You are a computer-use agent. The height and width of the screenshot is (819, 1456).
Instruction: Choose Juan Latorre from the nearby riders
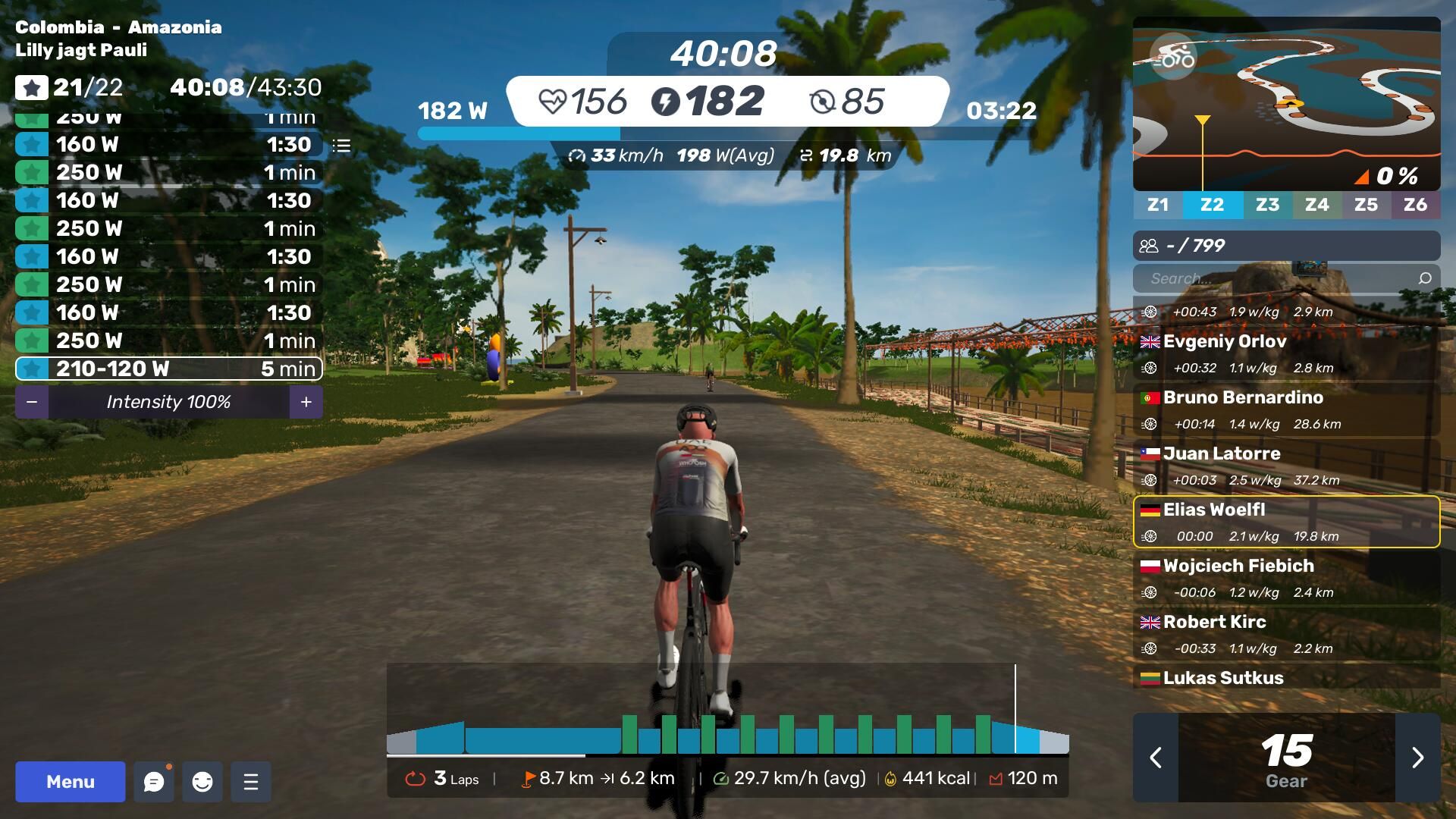[1286, 466]
